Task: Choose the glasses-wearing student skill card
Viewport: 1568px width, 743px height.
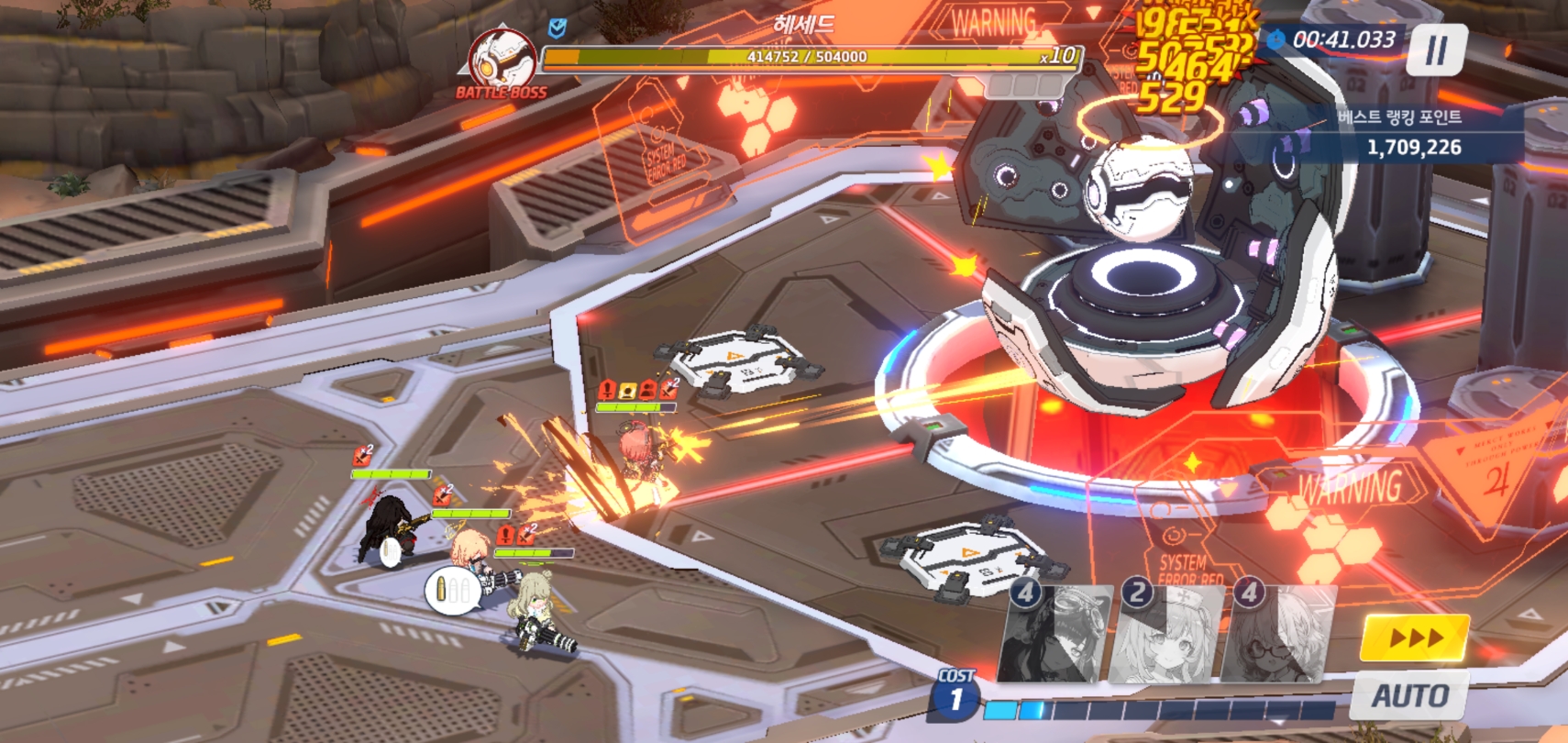Action: tap(1278, 635)
